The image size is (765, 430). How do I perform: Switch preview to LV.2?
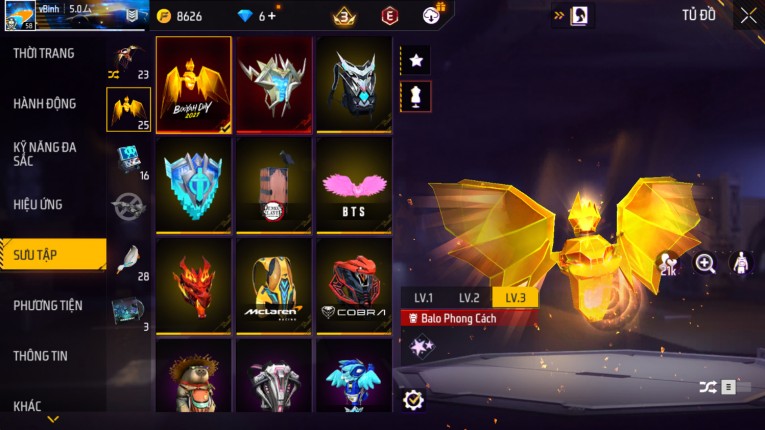(469, 298)
